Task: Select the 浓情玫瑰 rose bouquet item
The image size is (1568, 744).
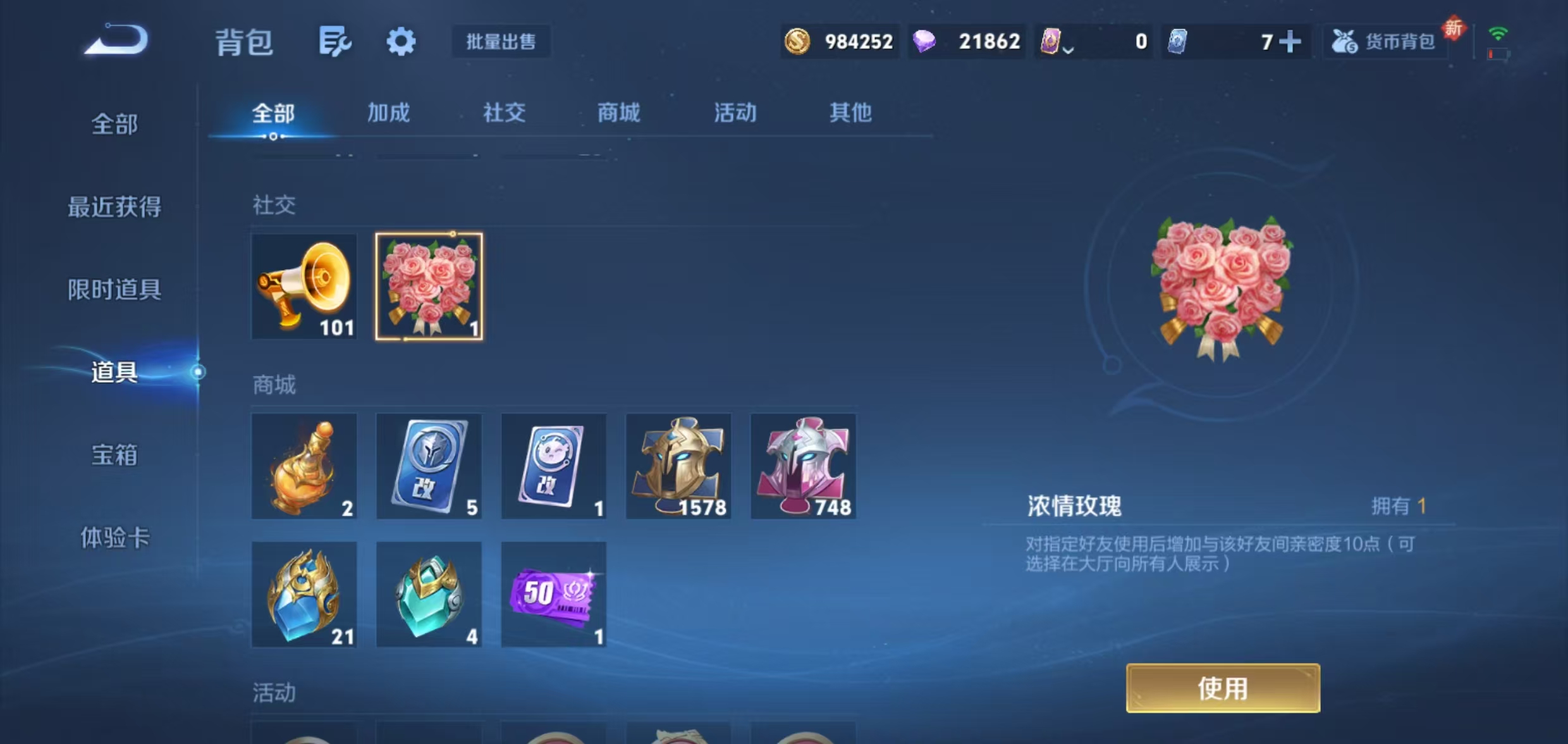Action: point(429,287)
